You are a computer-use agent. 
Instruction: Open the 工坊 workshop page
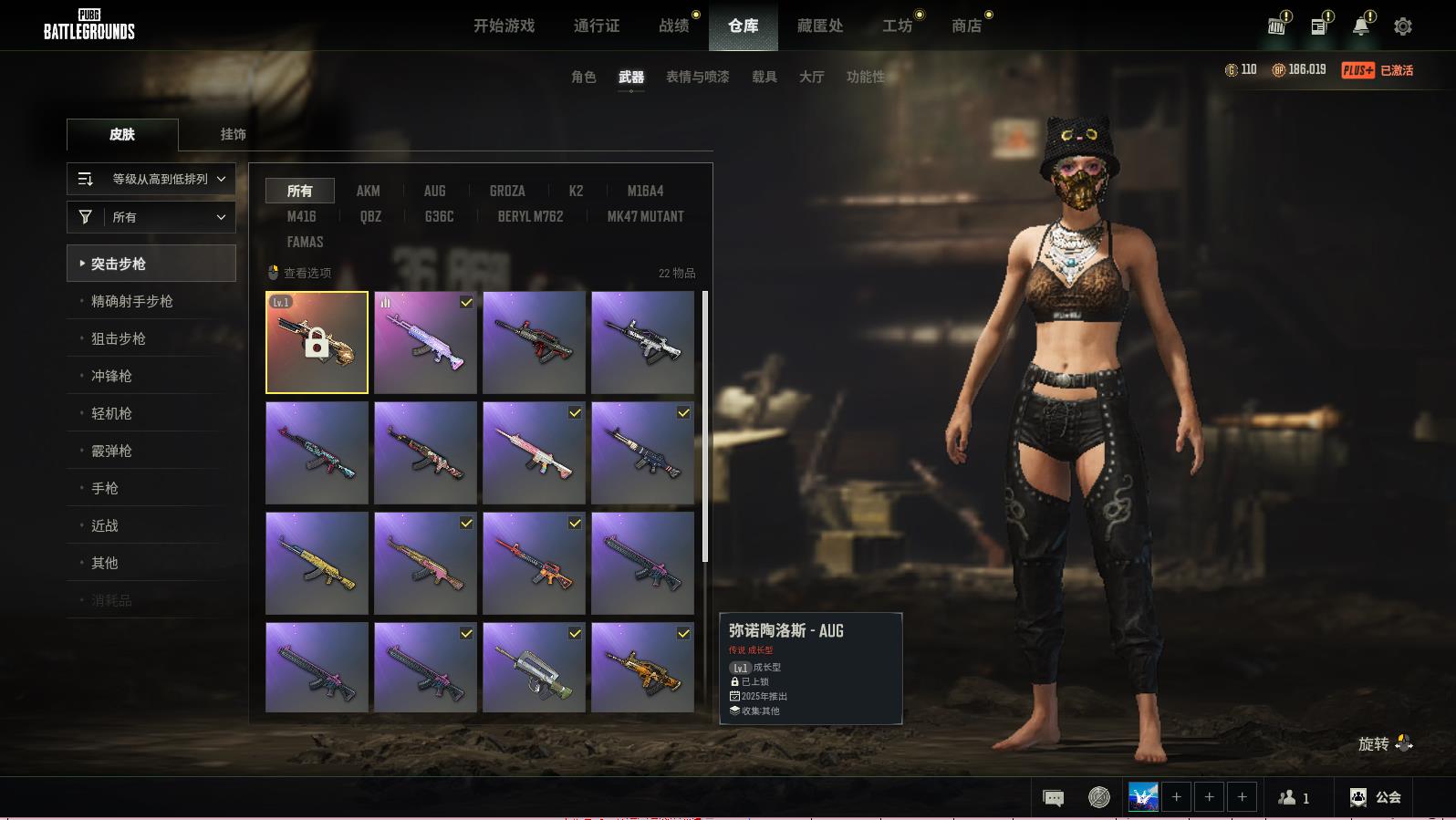(x=897, y=26)
